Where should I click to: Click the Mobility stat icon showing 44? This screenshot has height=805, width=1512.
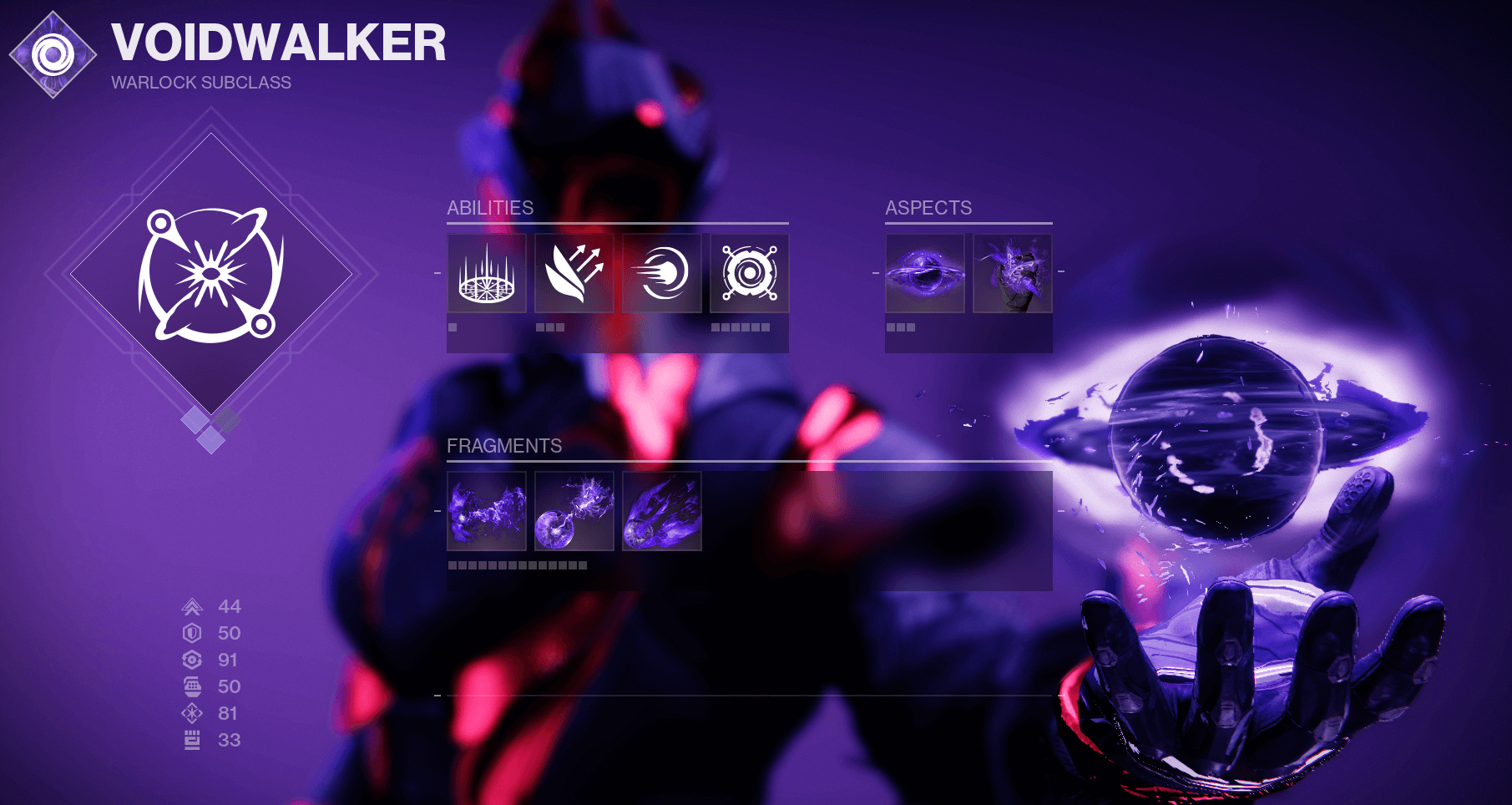point(192,606)
